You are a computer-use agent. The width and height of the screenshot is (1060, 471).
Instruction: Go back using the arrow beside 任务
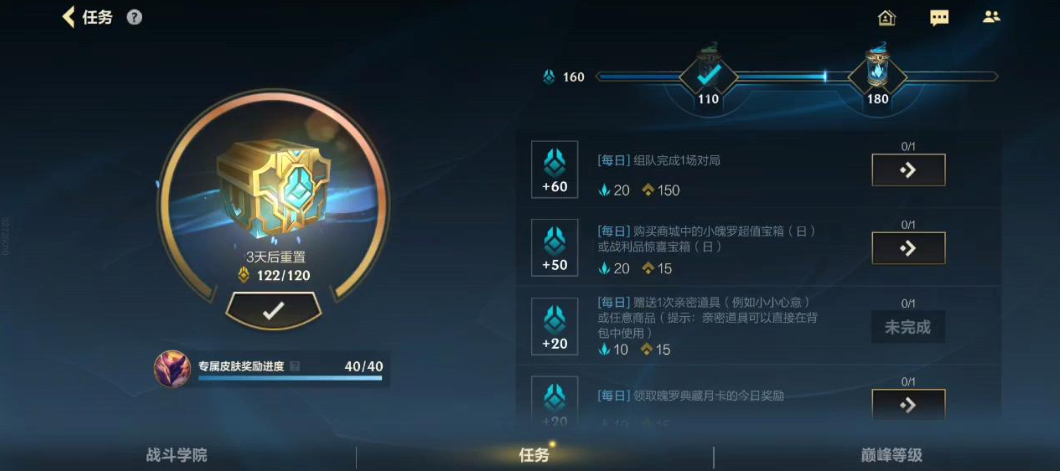coord(69,17)
